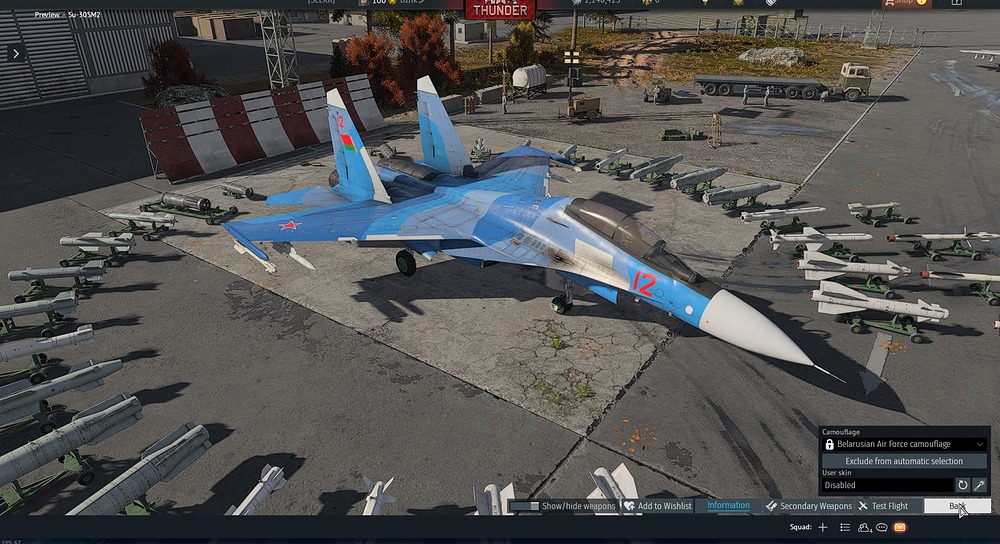Expand the left side panel arrow
The width and height of the screenshot is (1000, 544).
point(15,53)
